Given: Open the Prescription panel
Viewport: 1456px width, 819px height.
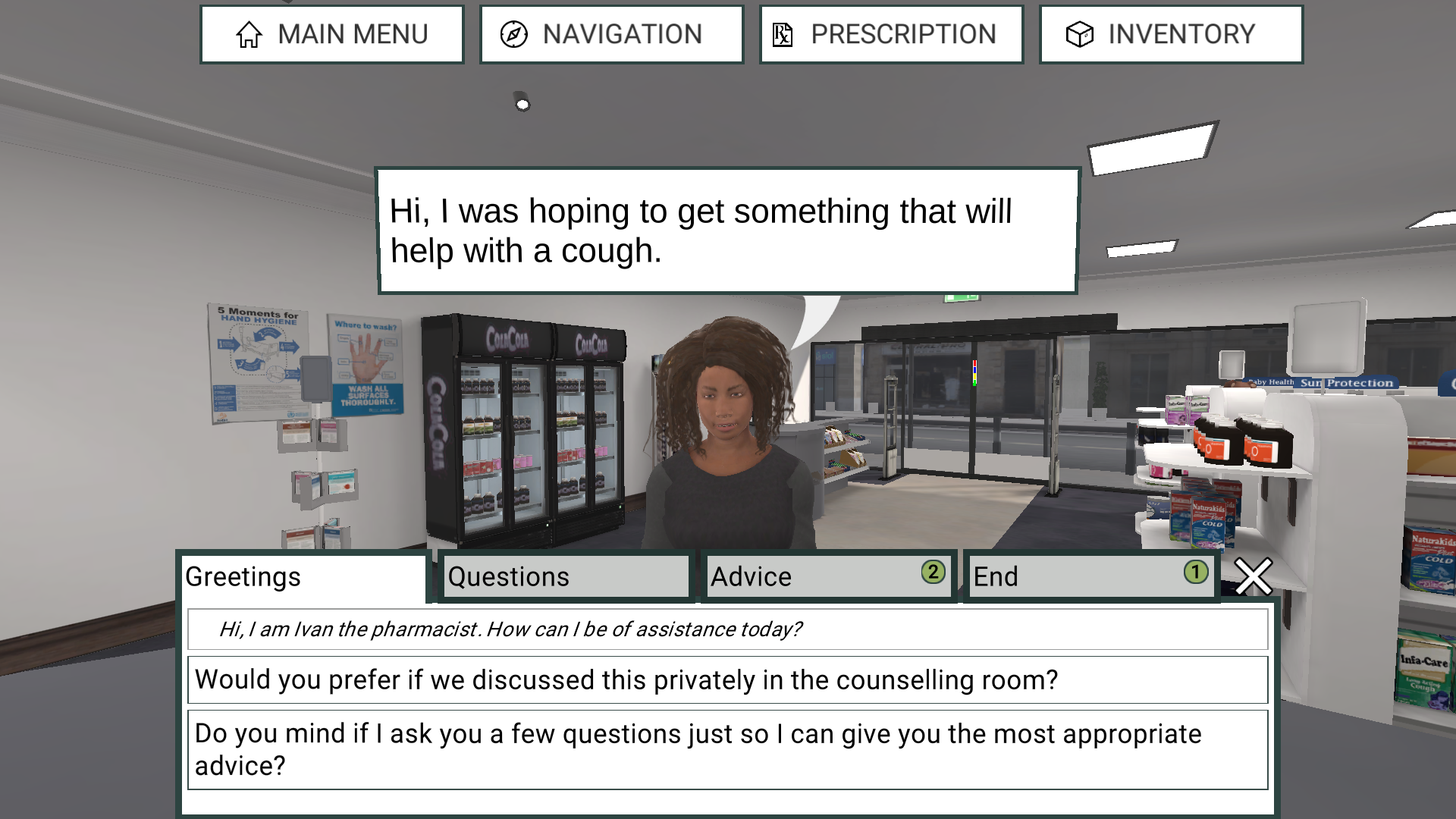Looking at the screenshot, I should tap(891, 34).
